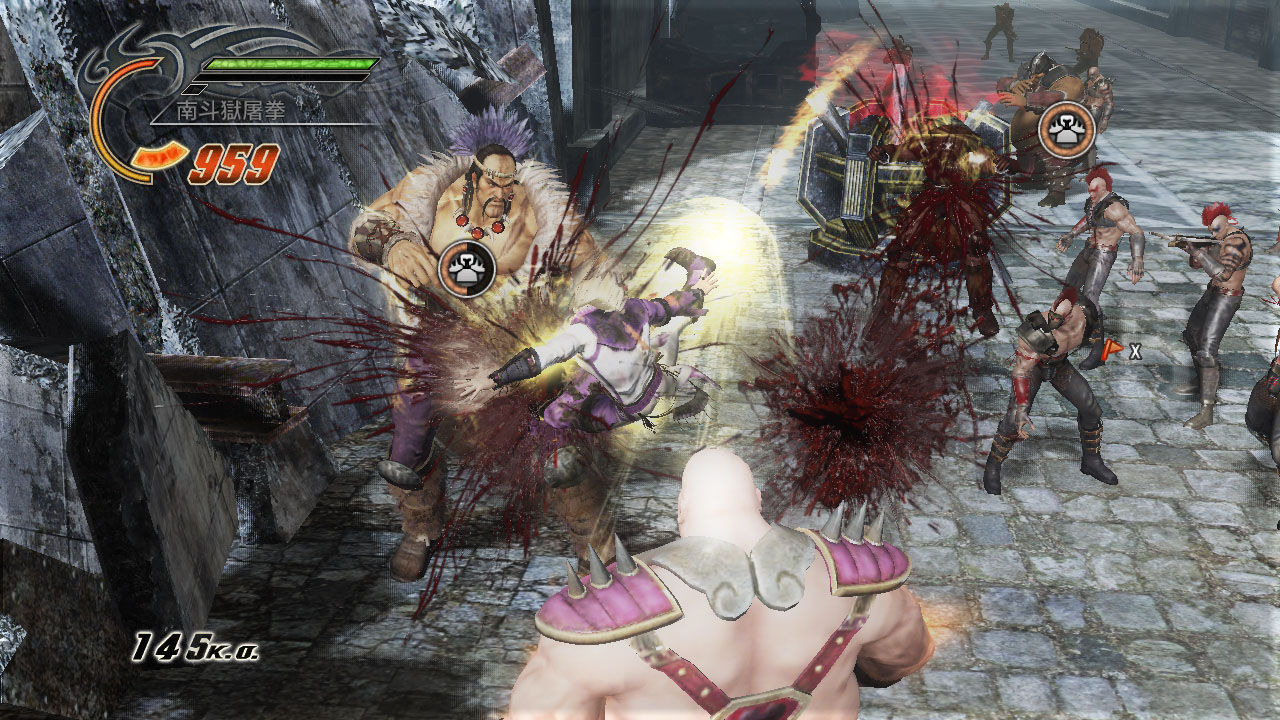1280x720 pixels.
Task: Select the officer marker on the fur-collared brute
Action: pyautogui.click(x=468, y=268)
